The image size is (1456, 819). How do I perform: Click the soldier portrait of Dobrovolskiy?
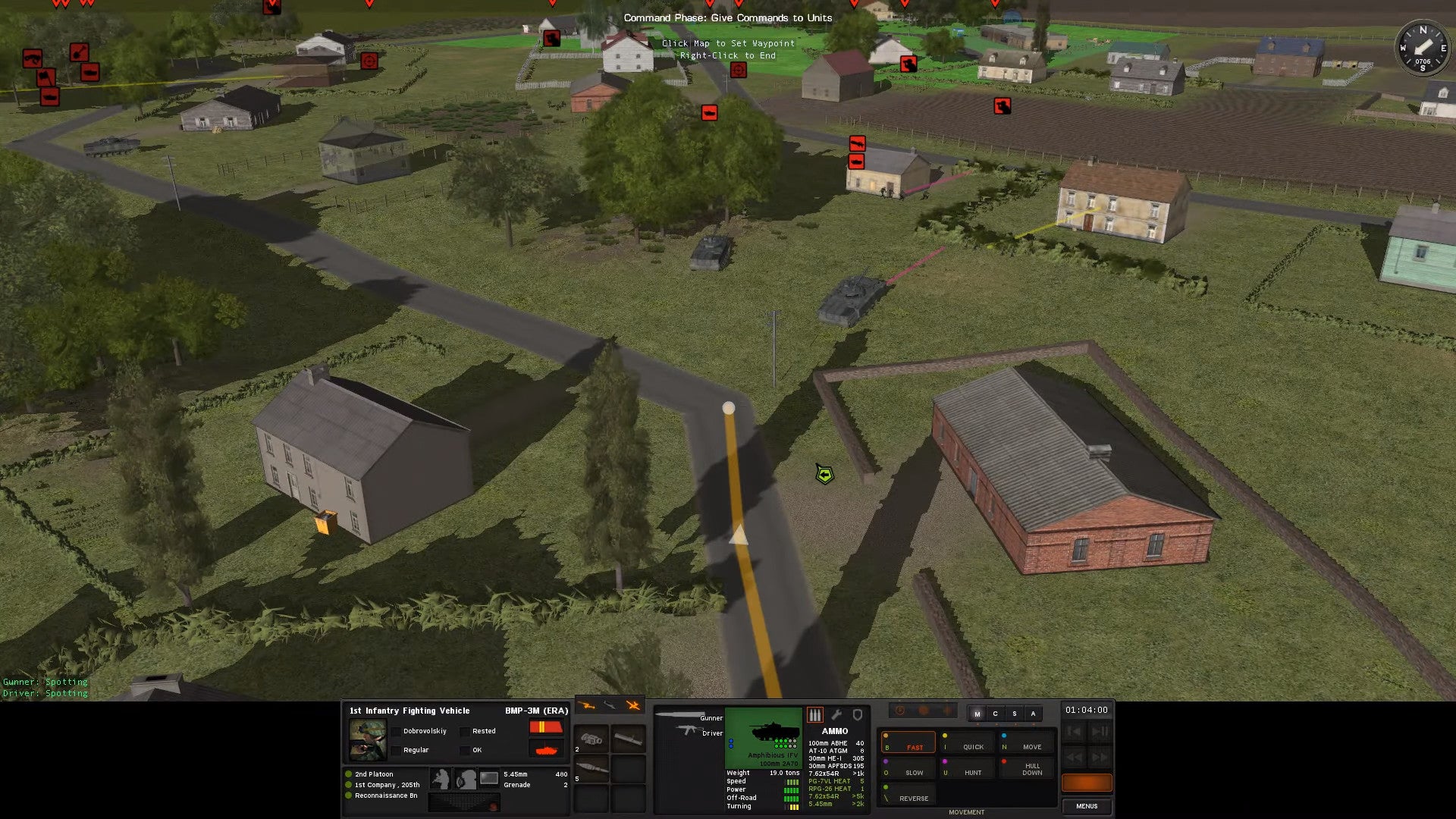368,739
